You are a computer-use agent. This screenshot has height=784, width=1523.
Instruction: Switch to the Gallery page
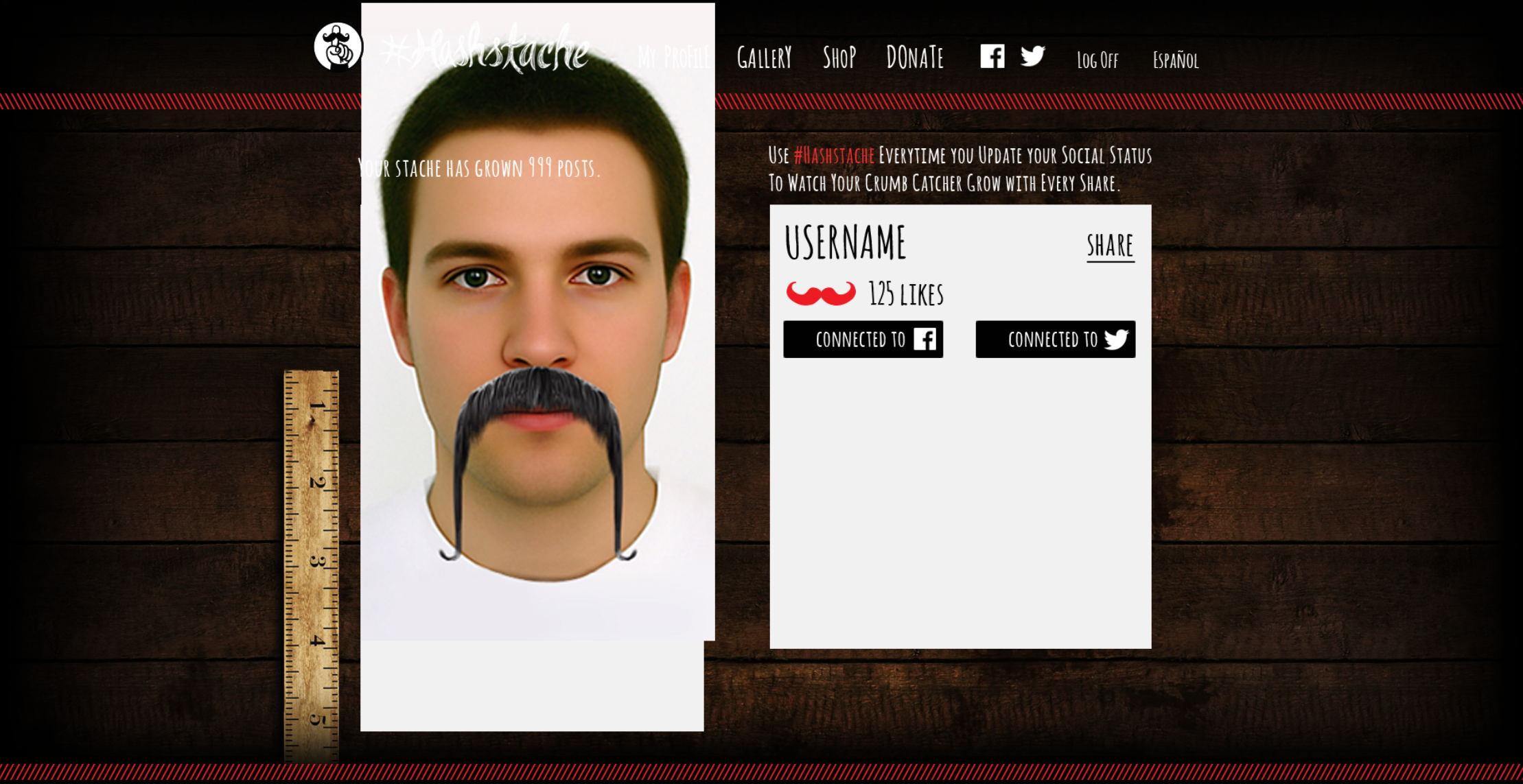coord(766,59)
